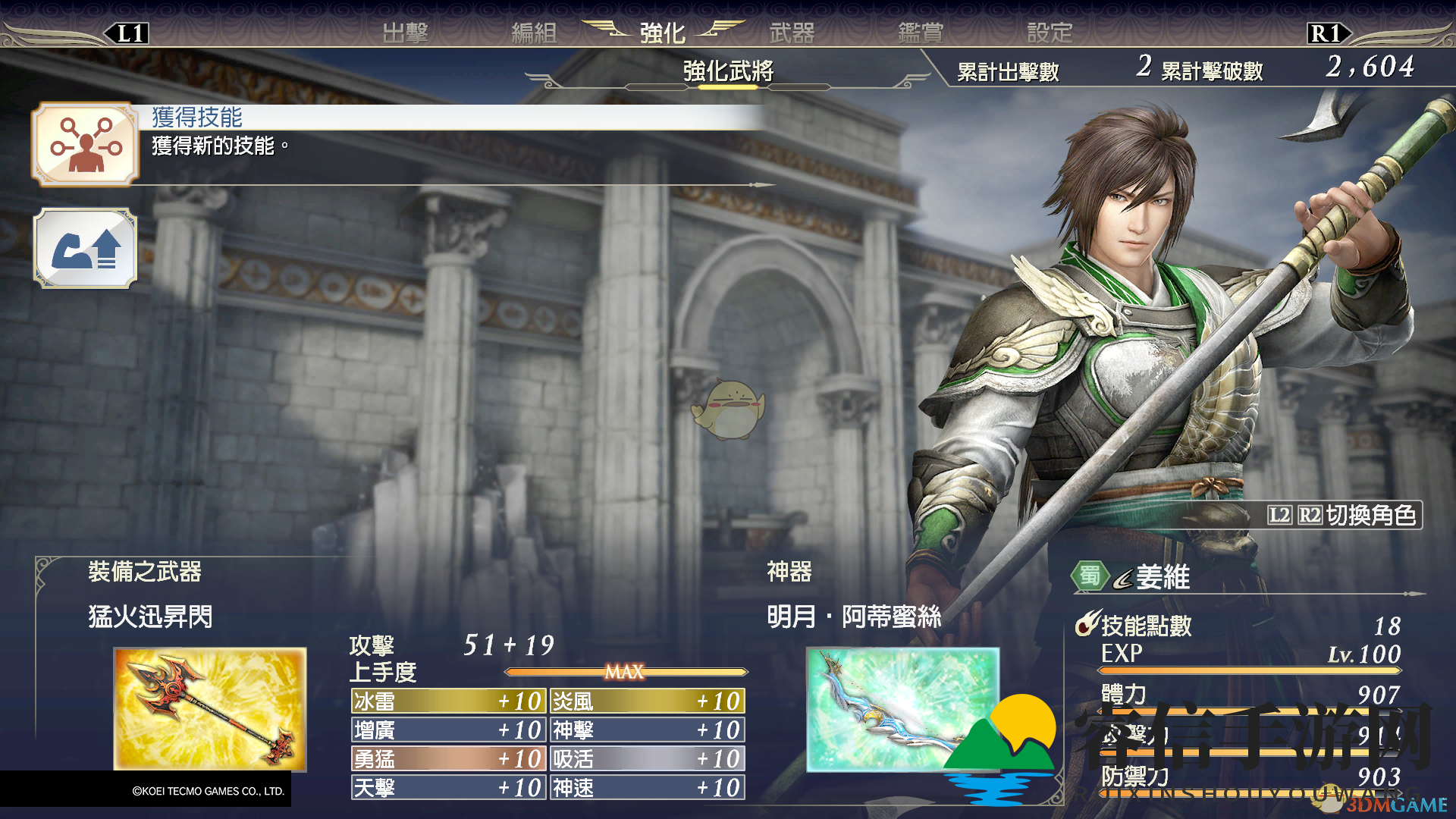This screenshot has width=1456, height=819.
Task: Click the 明月·阿蒂蜜絲 bow thumbnail
Action: tap(902, 709)
